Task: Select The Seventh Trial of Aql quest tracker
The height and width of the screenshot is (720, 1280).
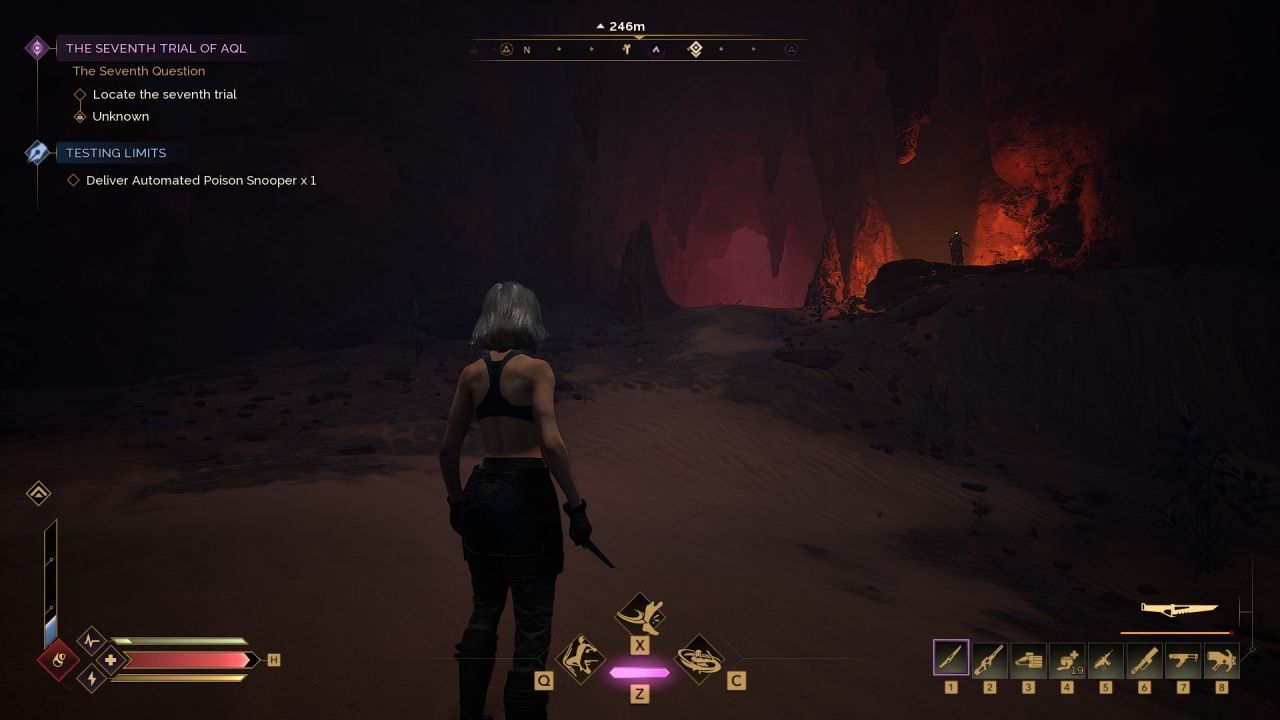Action: [x=155, y=48]
